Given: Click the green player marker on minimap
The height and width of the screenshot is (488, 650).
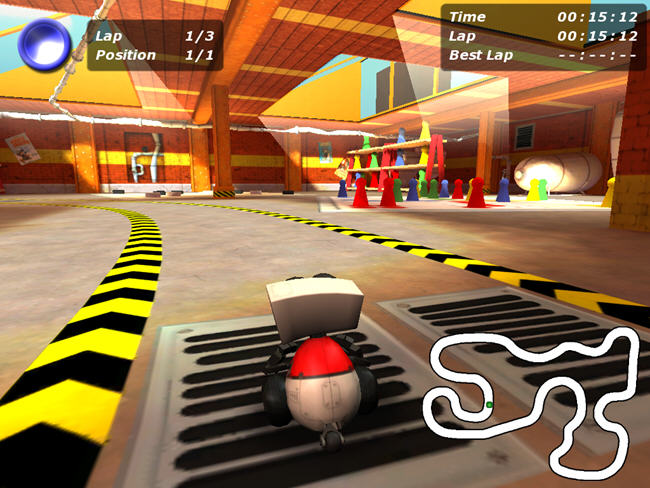Looking at the screenshot, I should (489, 405).
